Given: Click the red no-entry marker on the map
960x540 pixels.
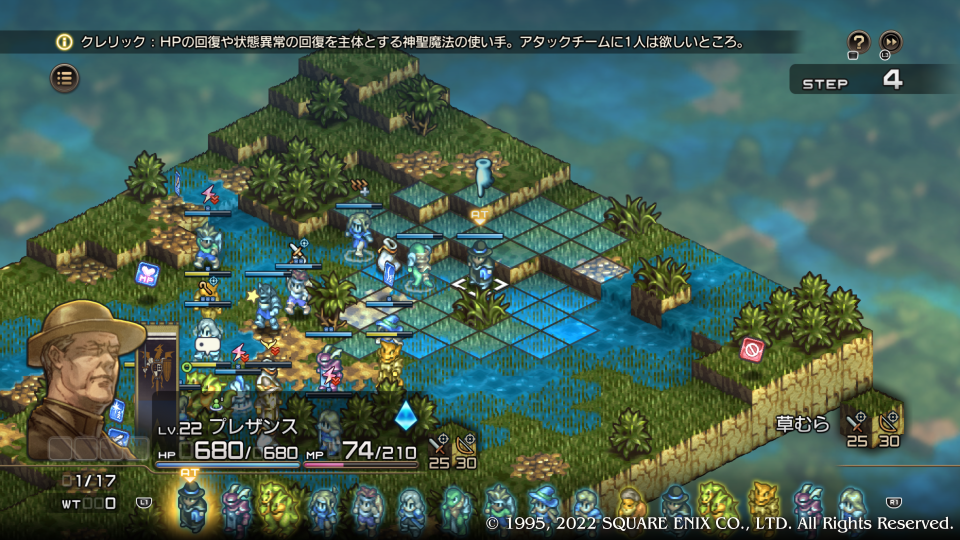Looking at the screenshot, I should (x=750, y=351).
